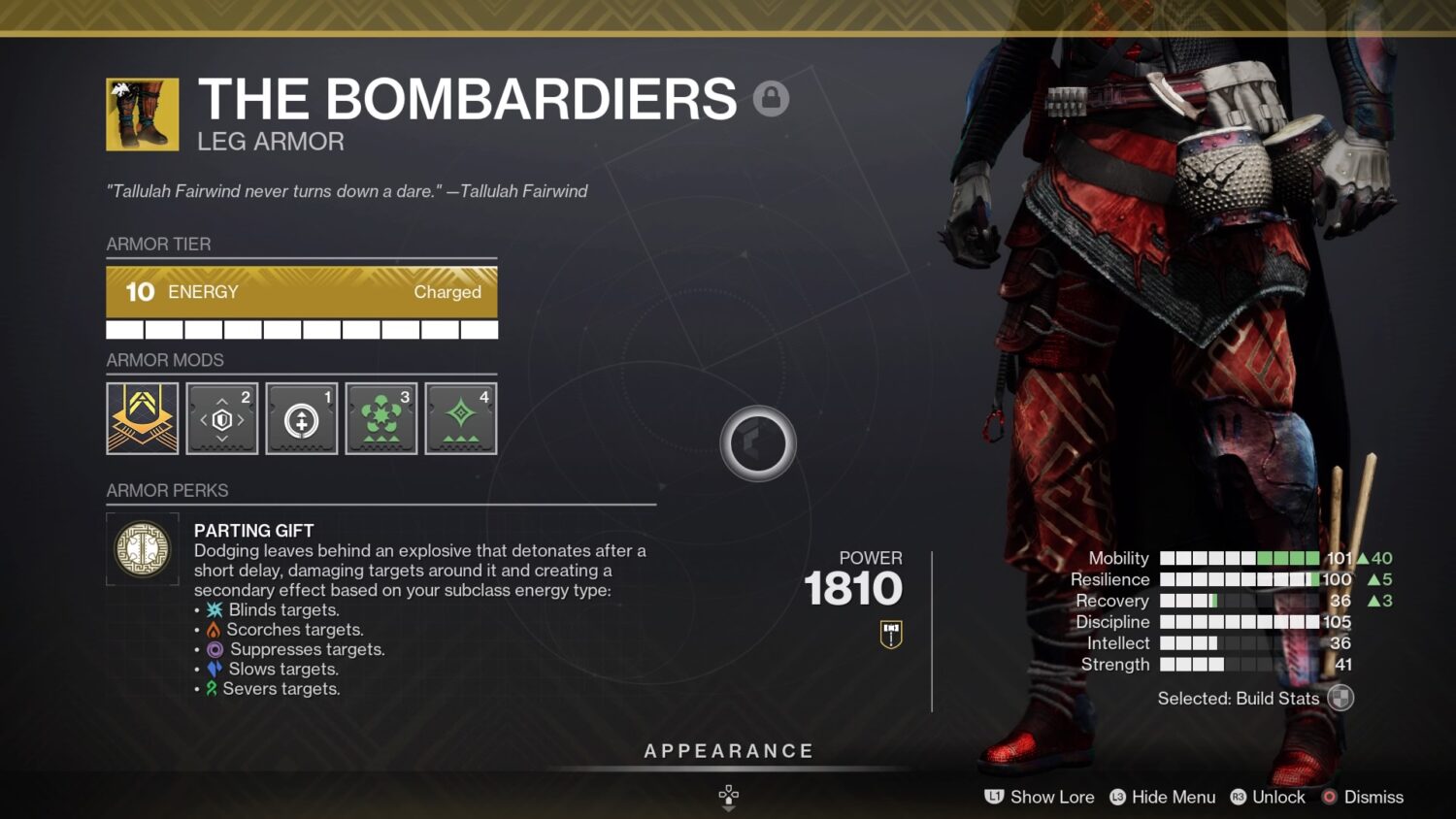Click the Build Stats selector icon
The width and height of the screenshot is (1456, 819).
point(1341,699)
